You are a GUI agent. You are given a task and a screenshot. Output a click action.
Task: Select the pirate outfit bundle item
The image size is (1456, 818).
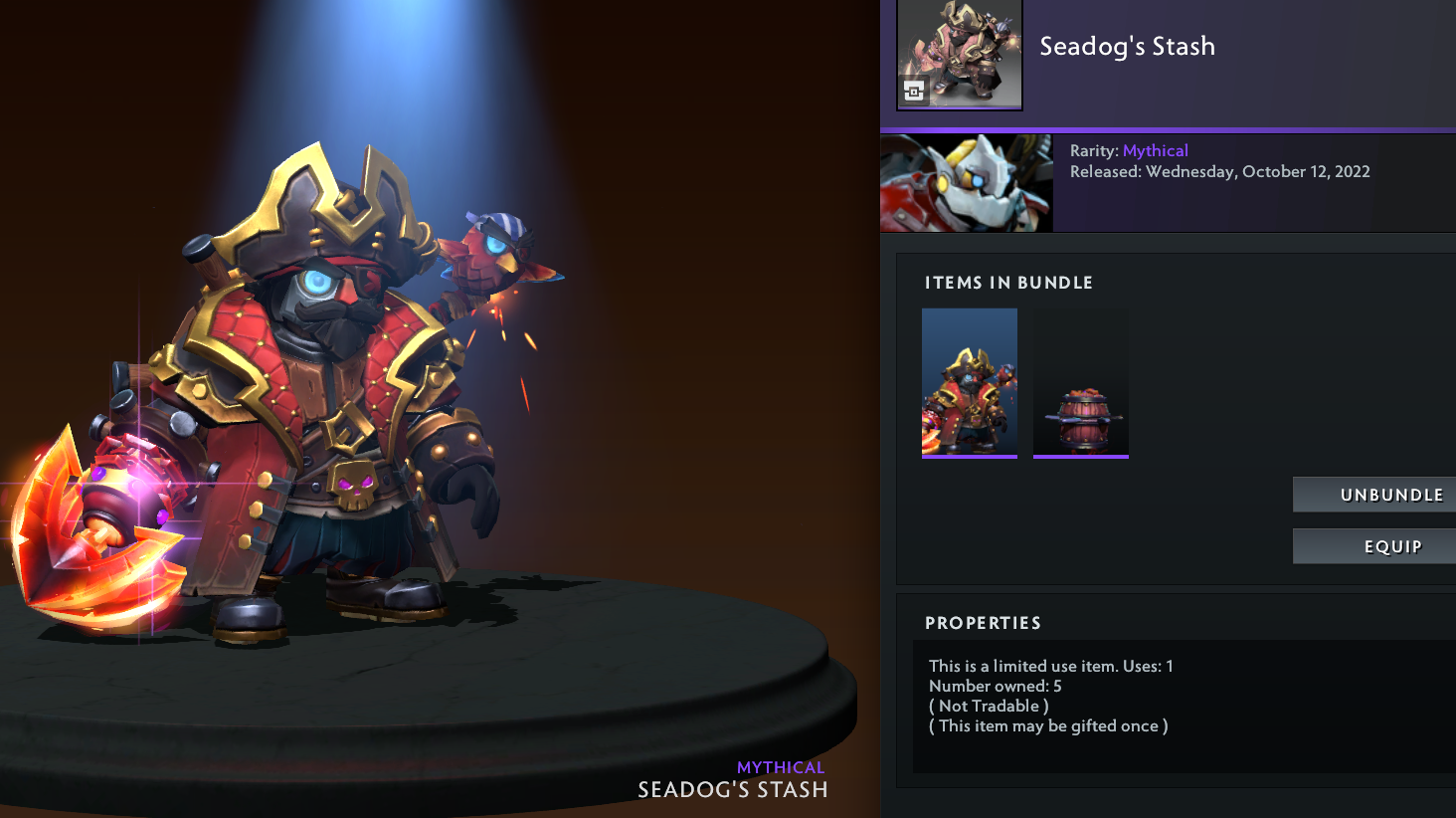tap(970, 382)
